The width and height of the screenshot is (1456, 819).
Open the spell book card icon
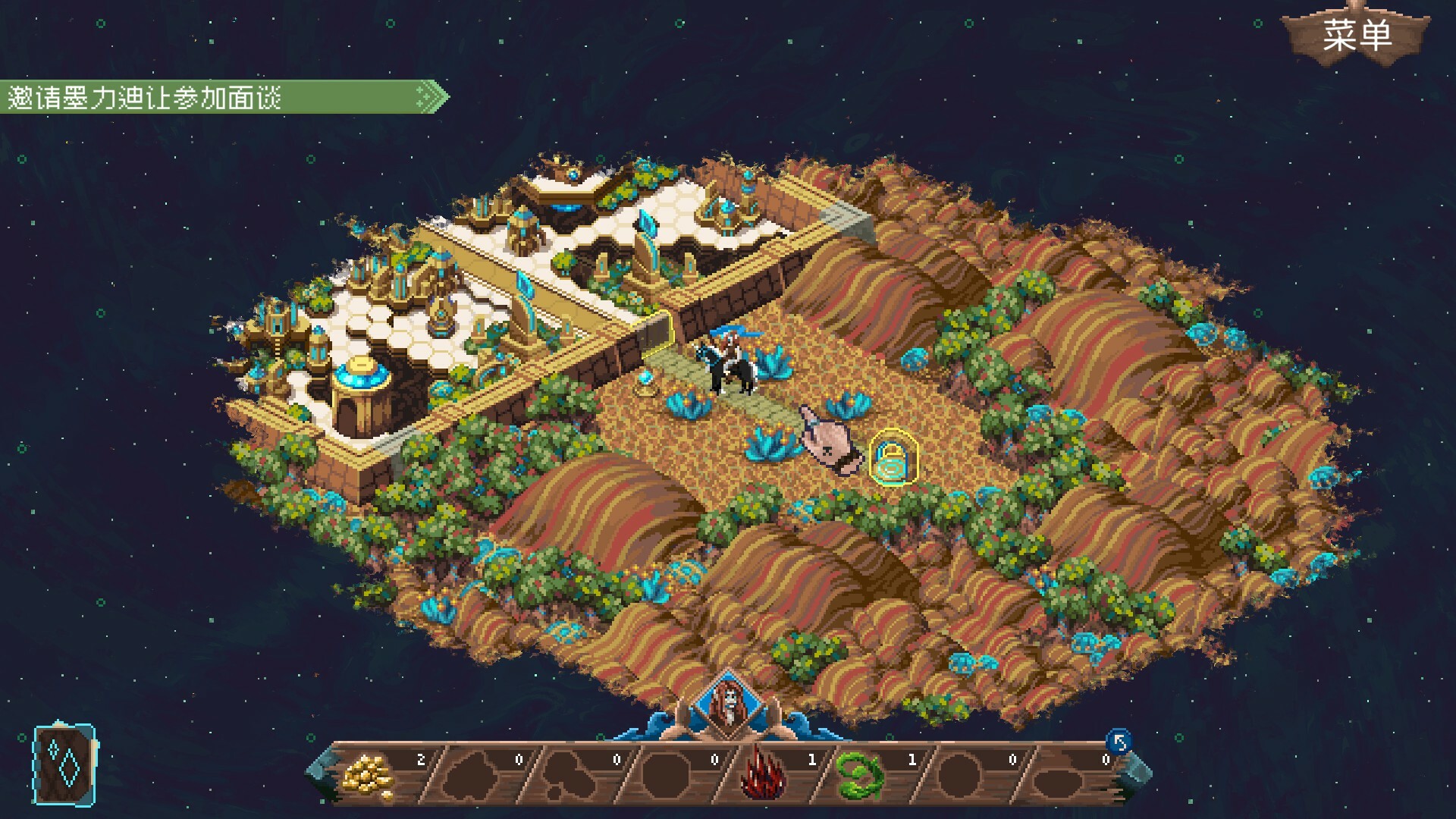[65, 764]
